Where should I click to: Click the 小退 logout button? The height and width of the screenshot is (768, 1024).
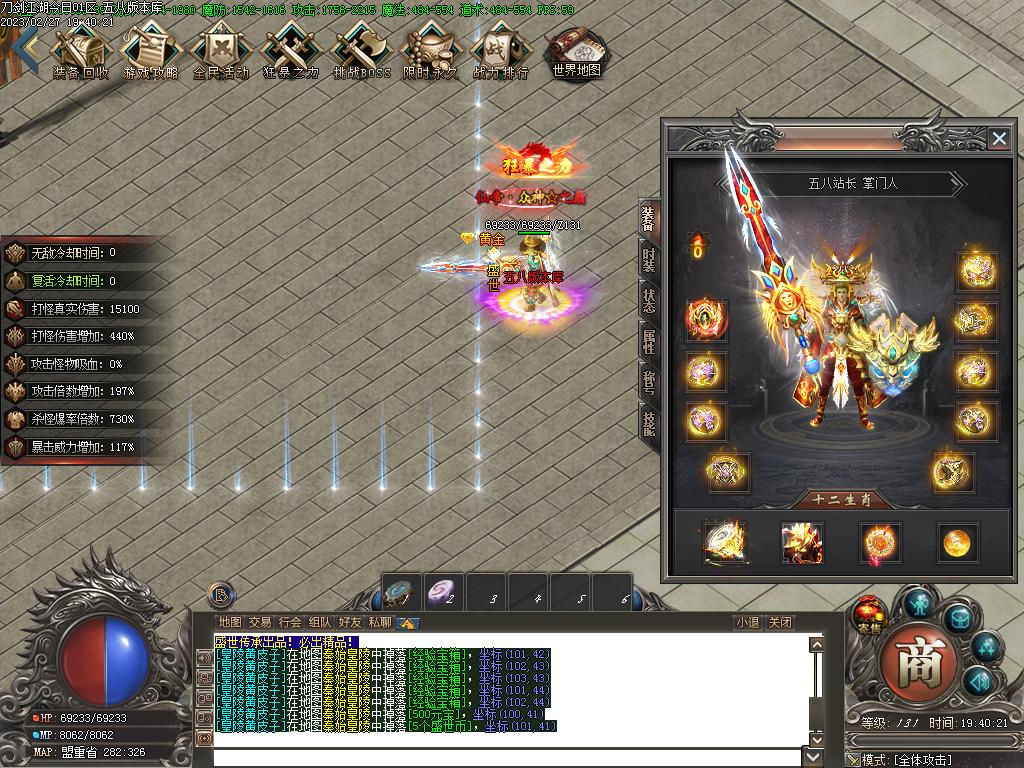[x=747, y=622]
